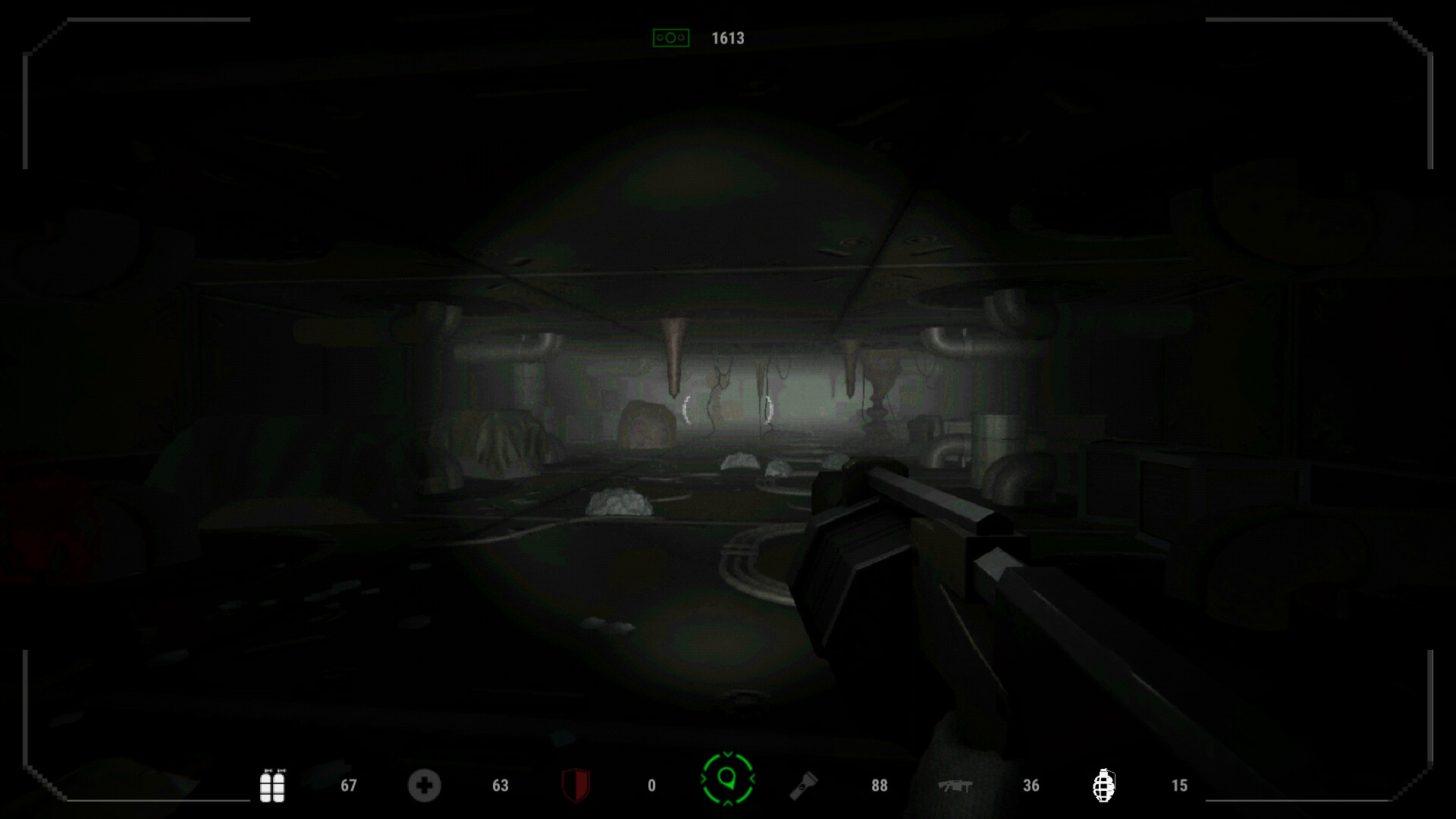Select the SMG weapon icon
1456x819 pixels.
pos(954,786)
